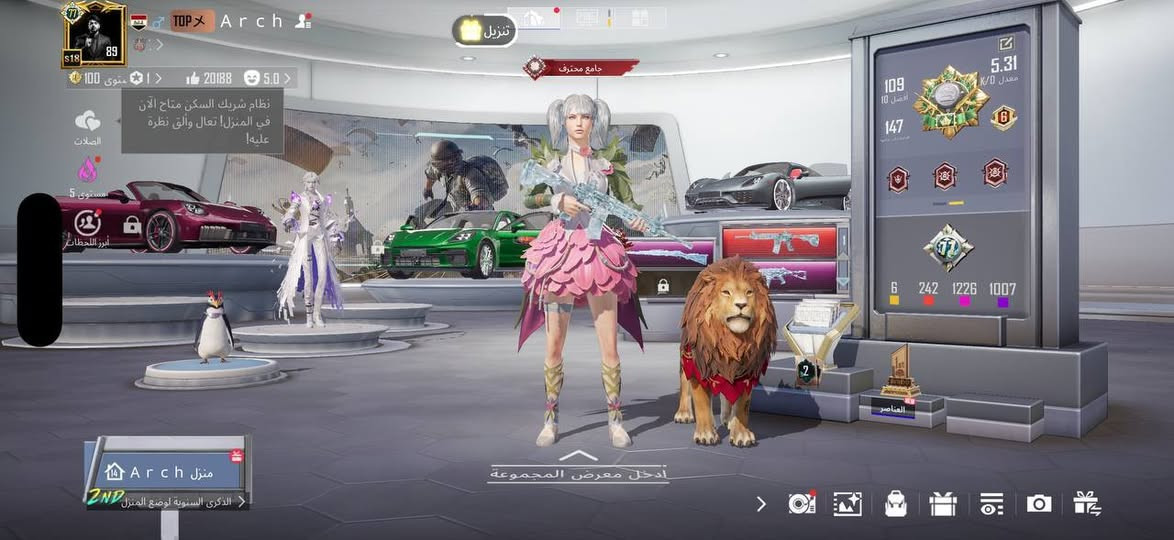Image resolution: width=1174 pixels, height=540 pixels.
Task: Open the gift exchange icon
Action: tap(1087, 504)
